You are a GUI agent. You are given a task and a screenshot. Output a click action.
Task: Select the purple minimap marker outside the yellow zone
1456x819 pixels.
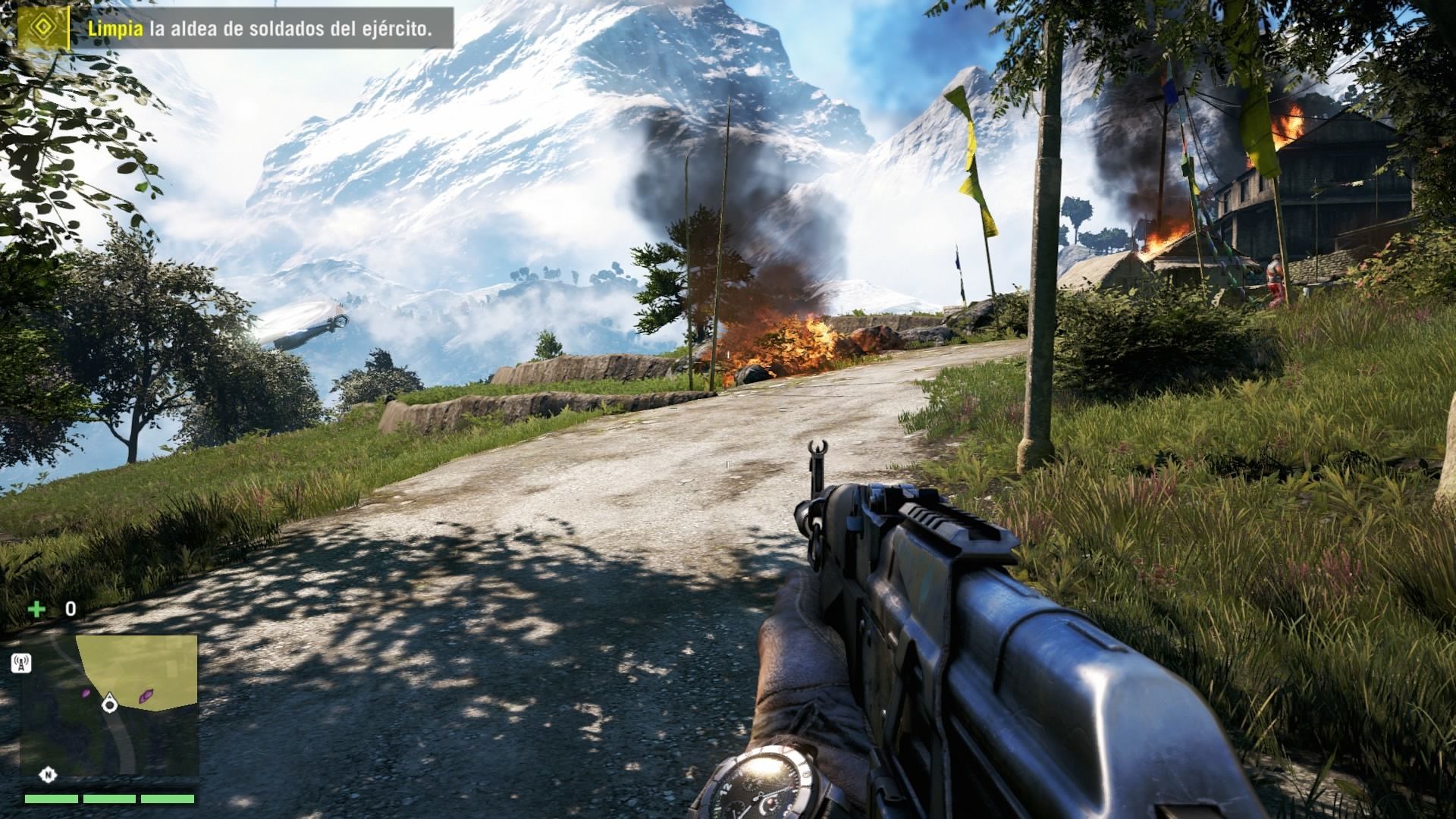(x=86, y=692)
